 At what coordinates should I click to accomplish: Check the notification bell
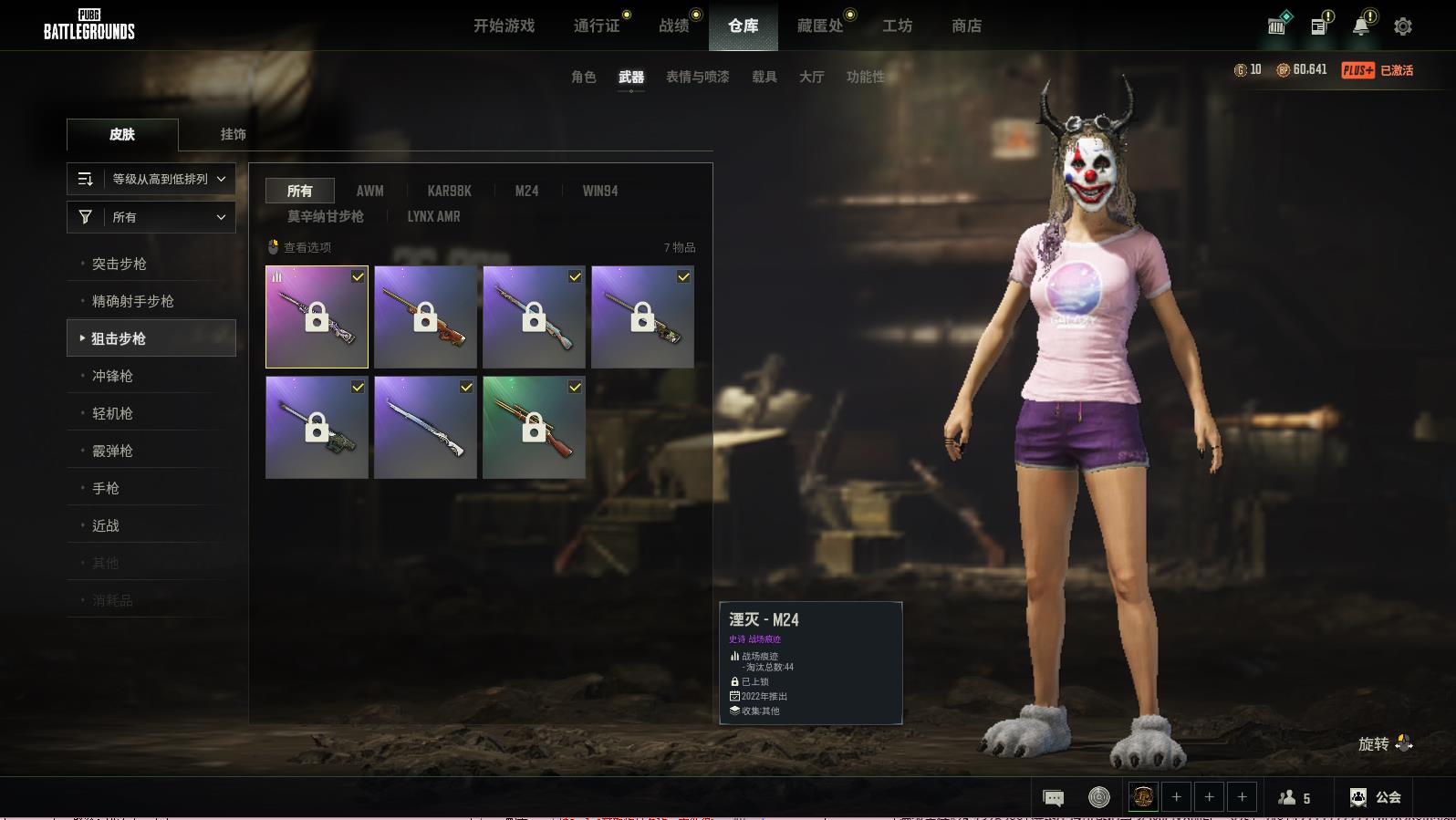click(x=1361, y=26)
